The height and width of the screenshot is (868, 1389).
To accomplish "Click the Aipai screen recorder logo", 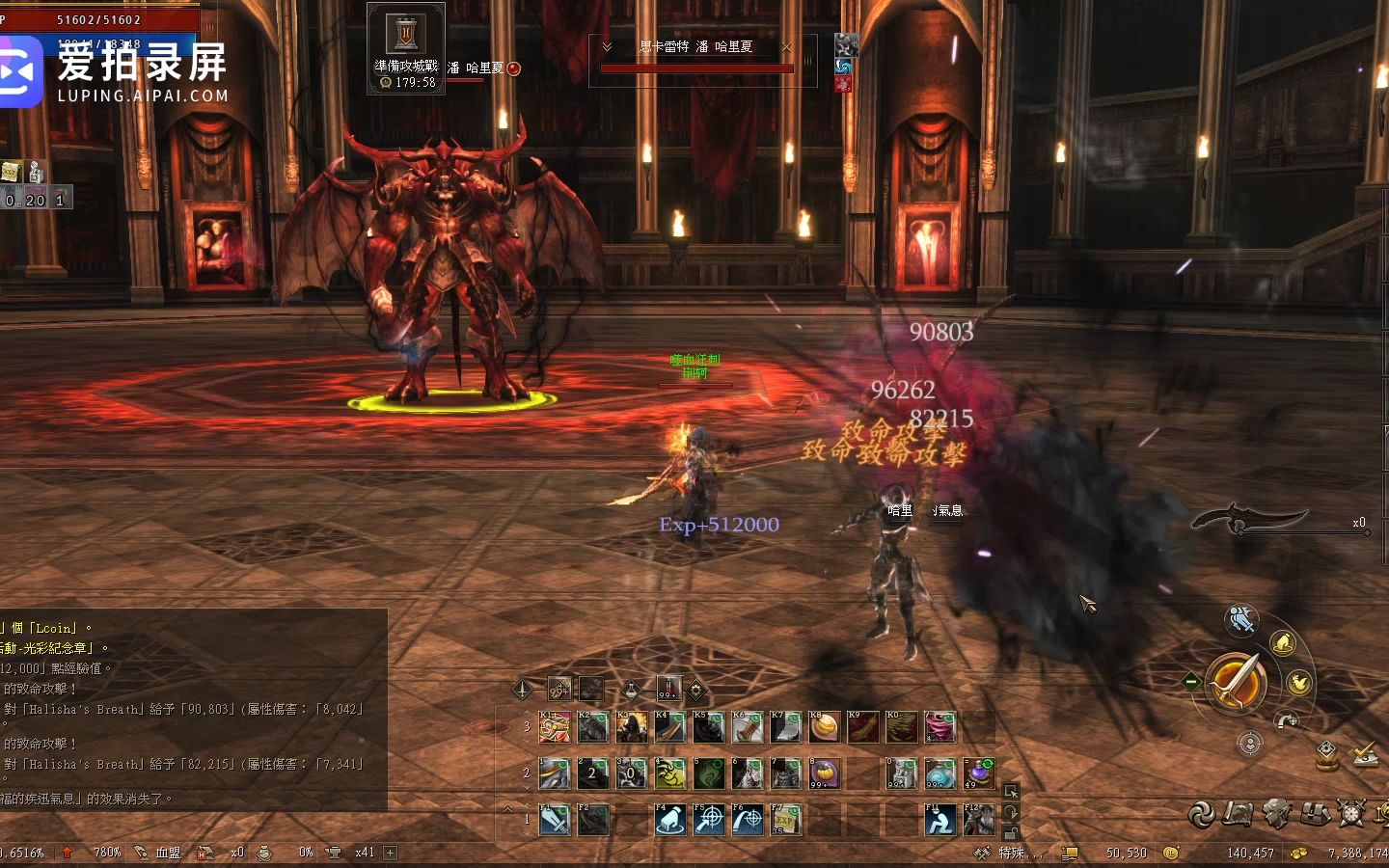I will [x=19, y=71].
